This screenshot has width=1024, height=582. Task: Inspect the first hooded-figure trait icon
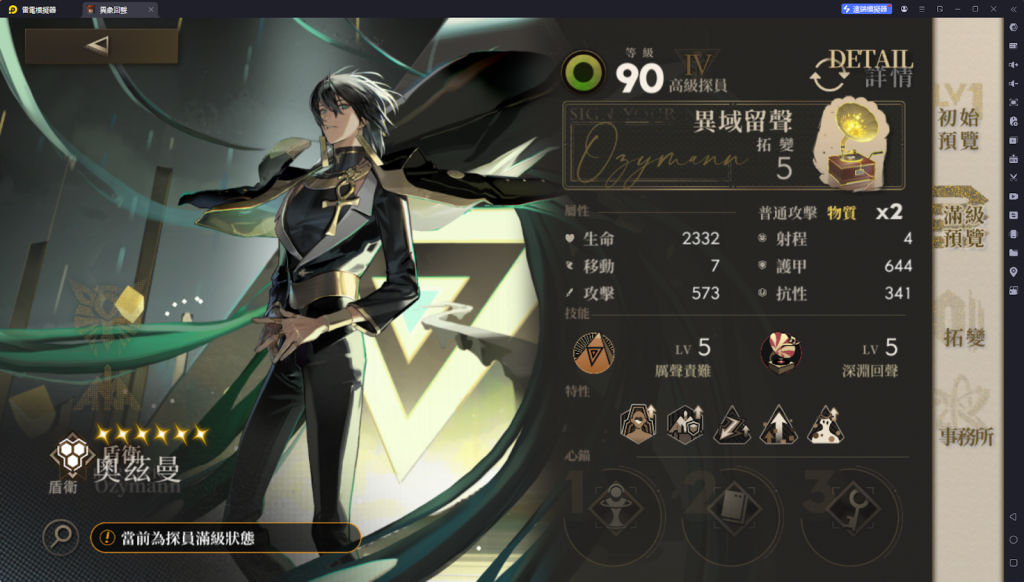(x=639, y=425)
